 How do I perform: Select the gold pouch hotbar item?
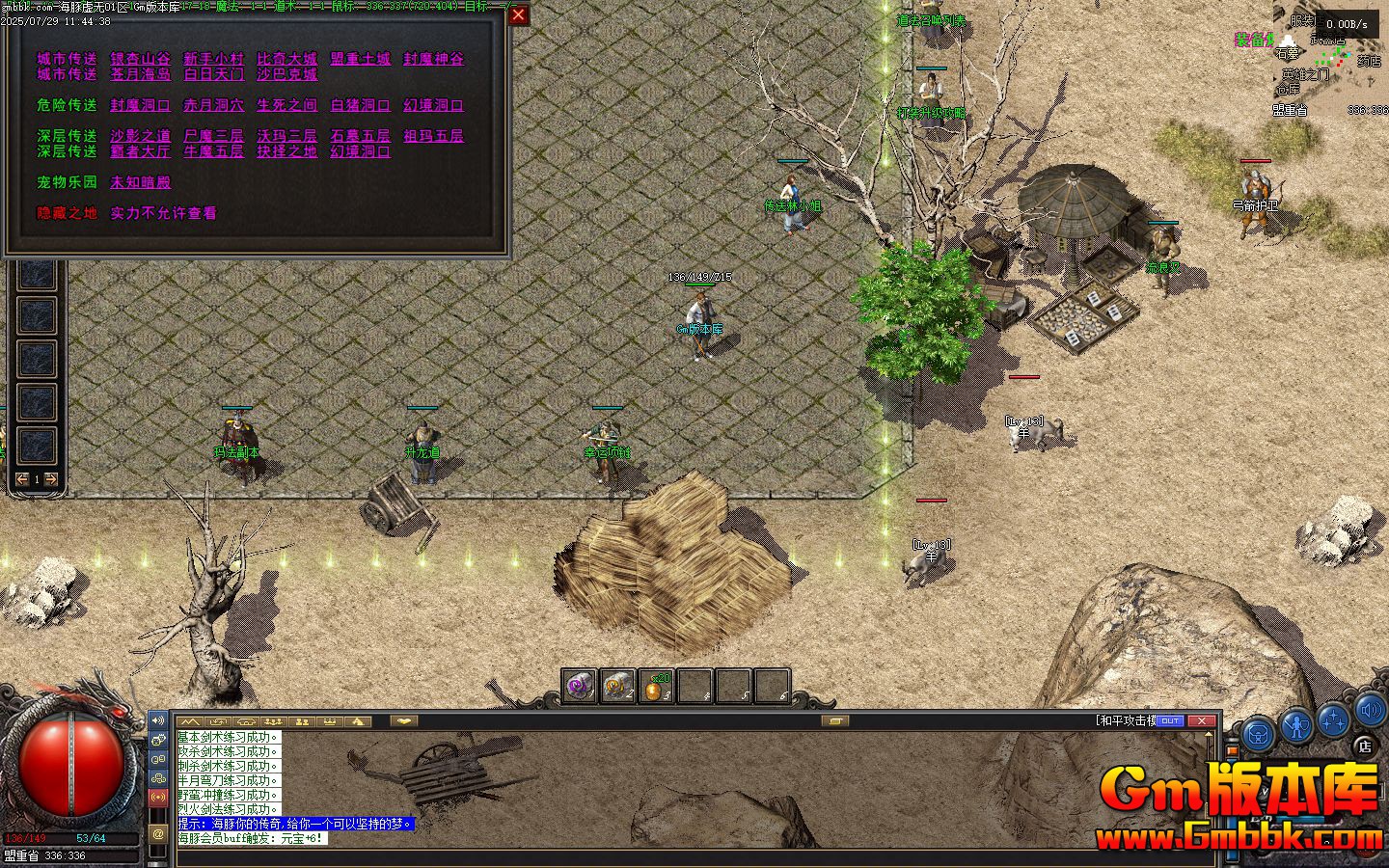656,687
